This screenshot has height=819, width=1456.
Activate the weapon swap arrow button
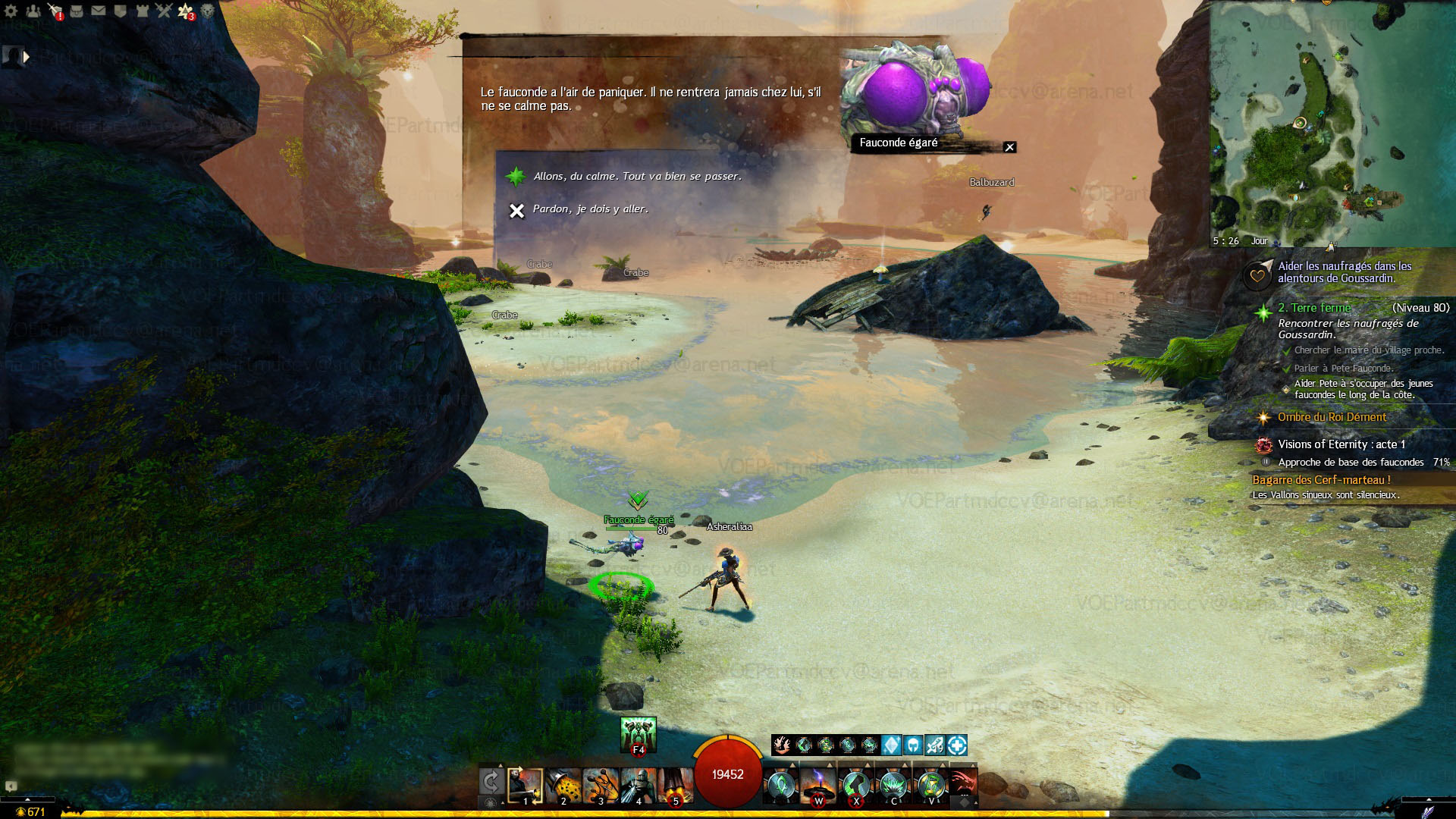[x=491, y=783]
